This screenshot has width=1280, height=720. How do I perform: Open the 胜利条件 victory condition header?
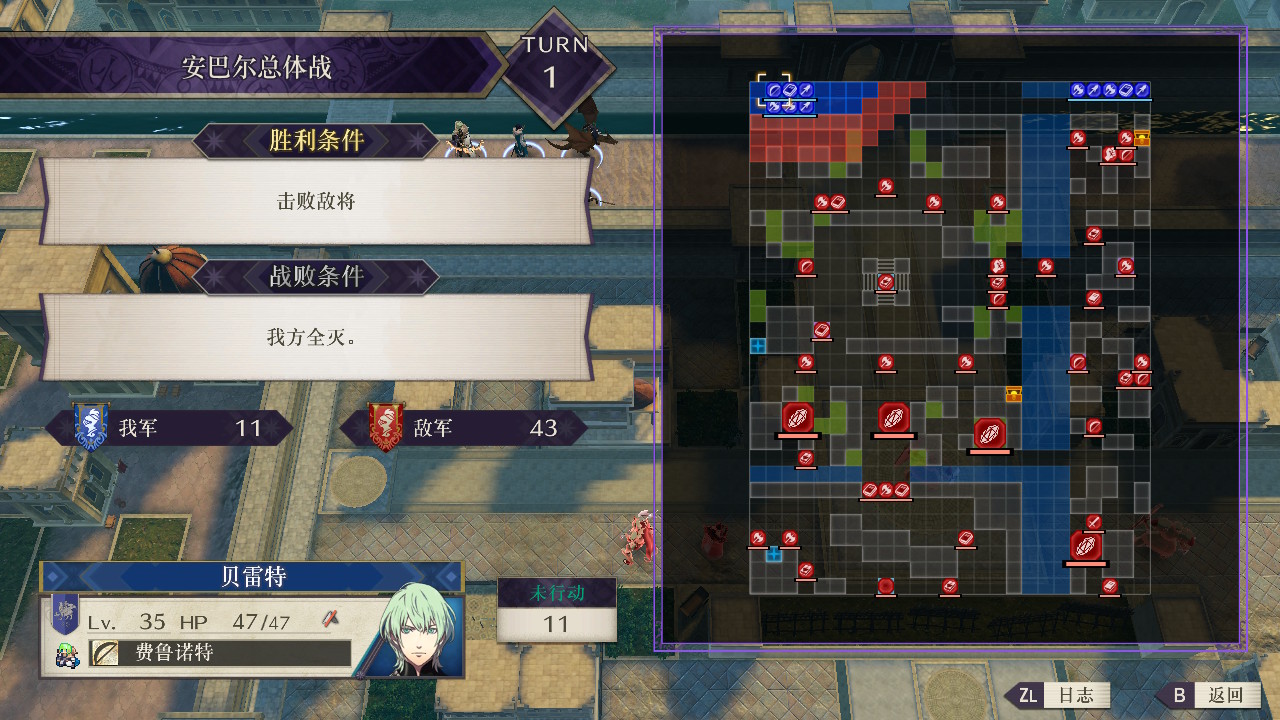[x=315, y=141]
